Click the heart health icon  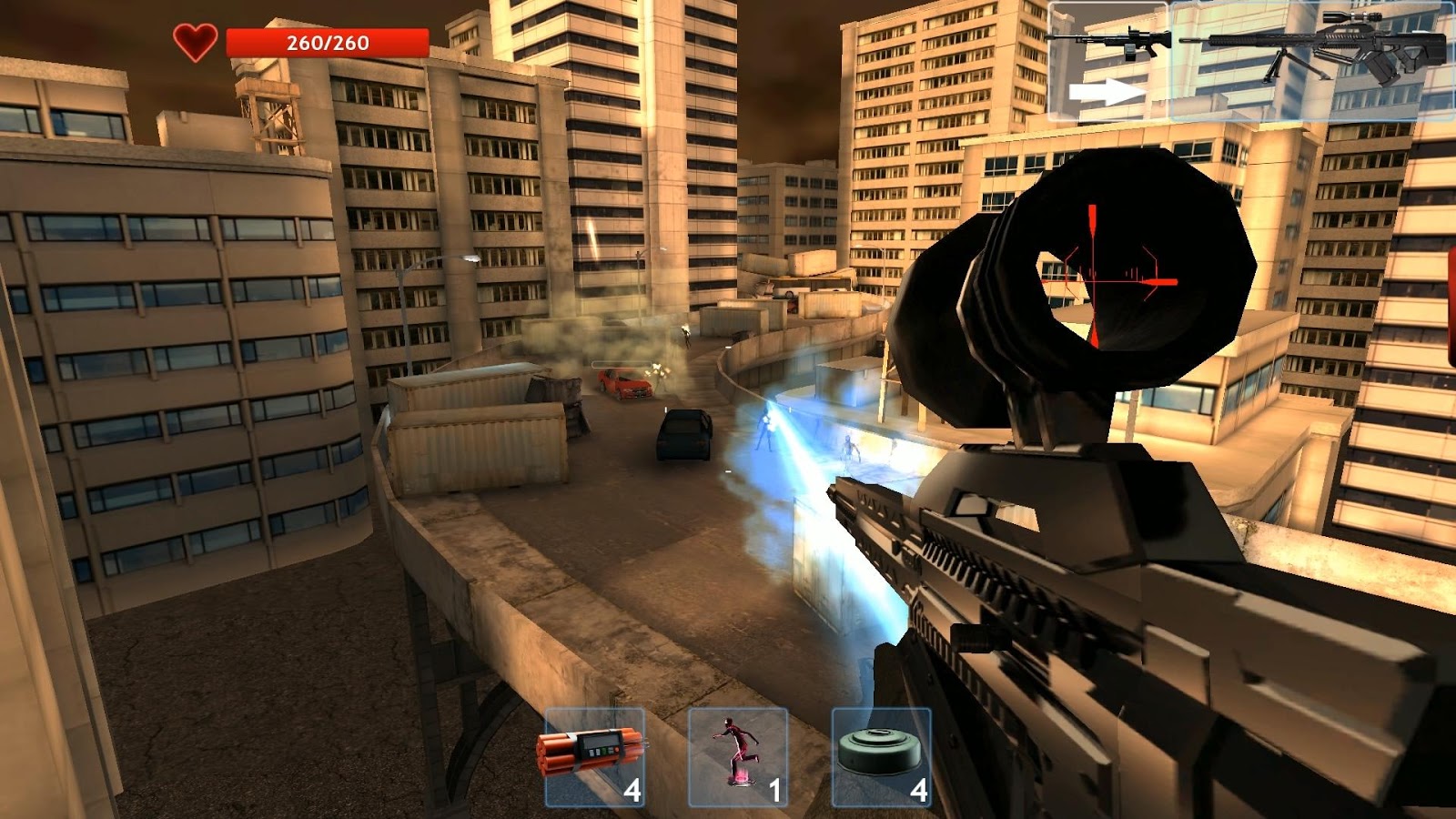pyautogui.click(x=197, y=39)
